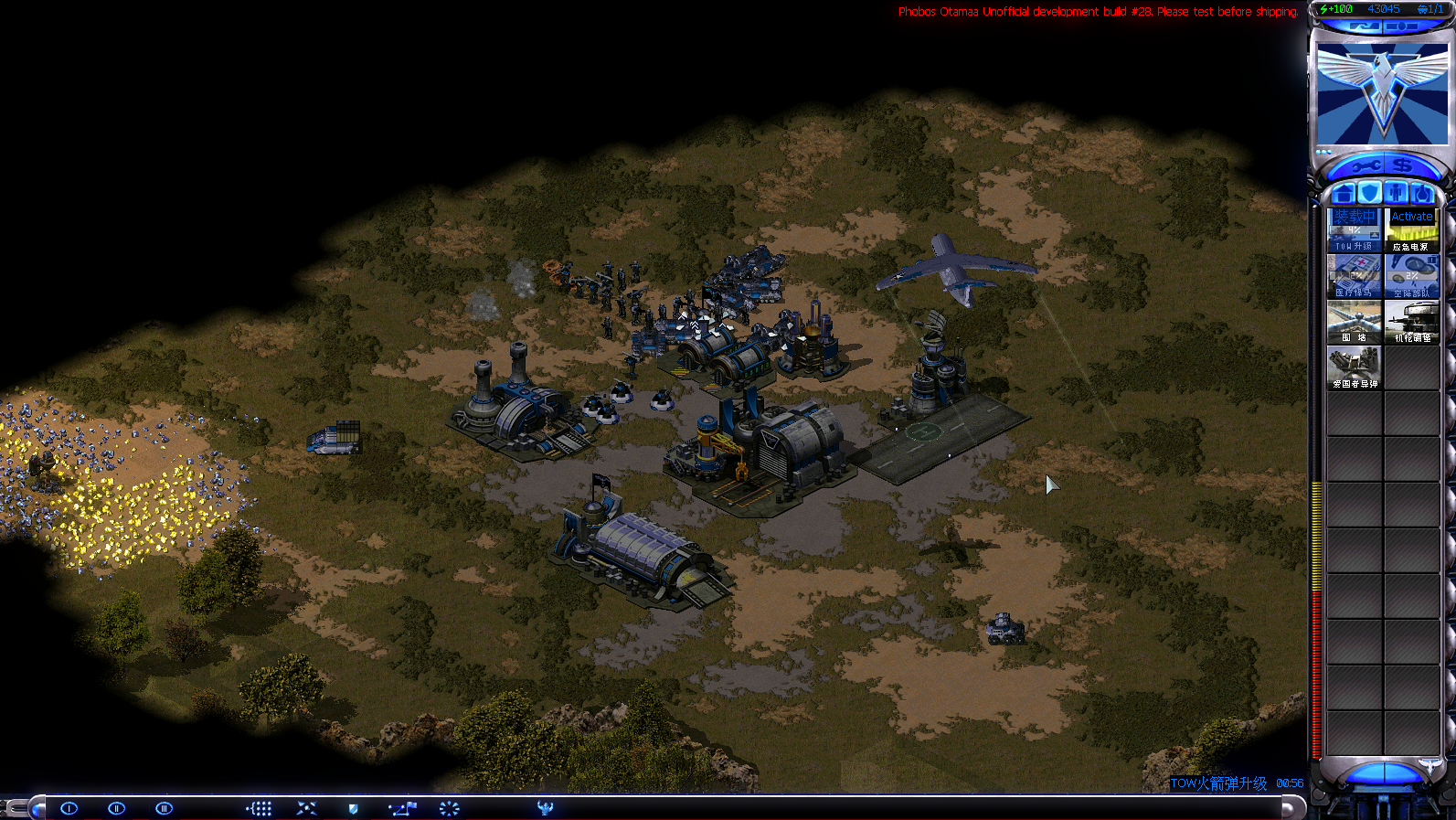Switch to the buildings production tab
Screen dimensions: 1456x820
pyautogui.click(x=1343, y=194)
